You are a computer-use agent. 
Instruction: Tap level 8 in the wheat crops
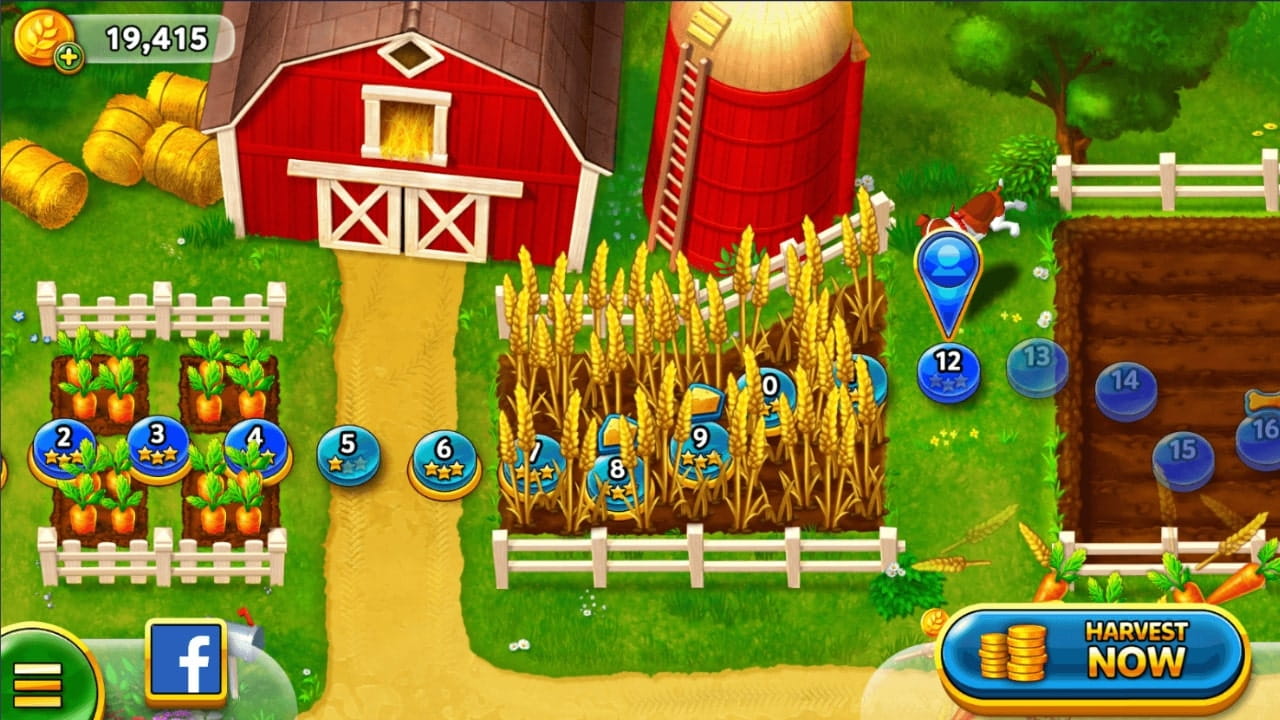(617, 476)
